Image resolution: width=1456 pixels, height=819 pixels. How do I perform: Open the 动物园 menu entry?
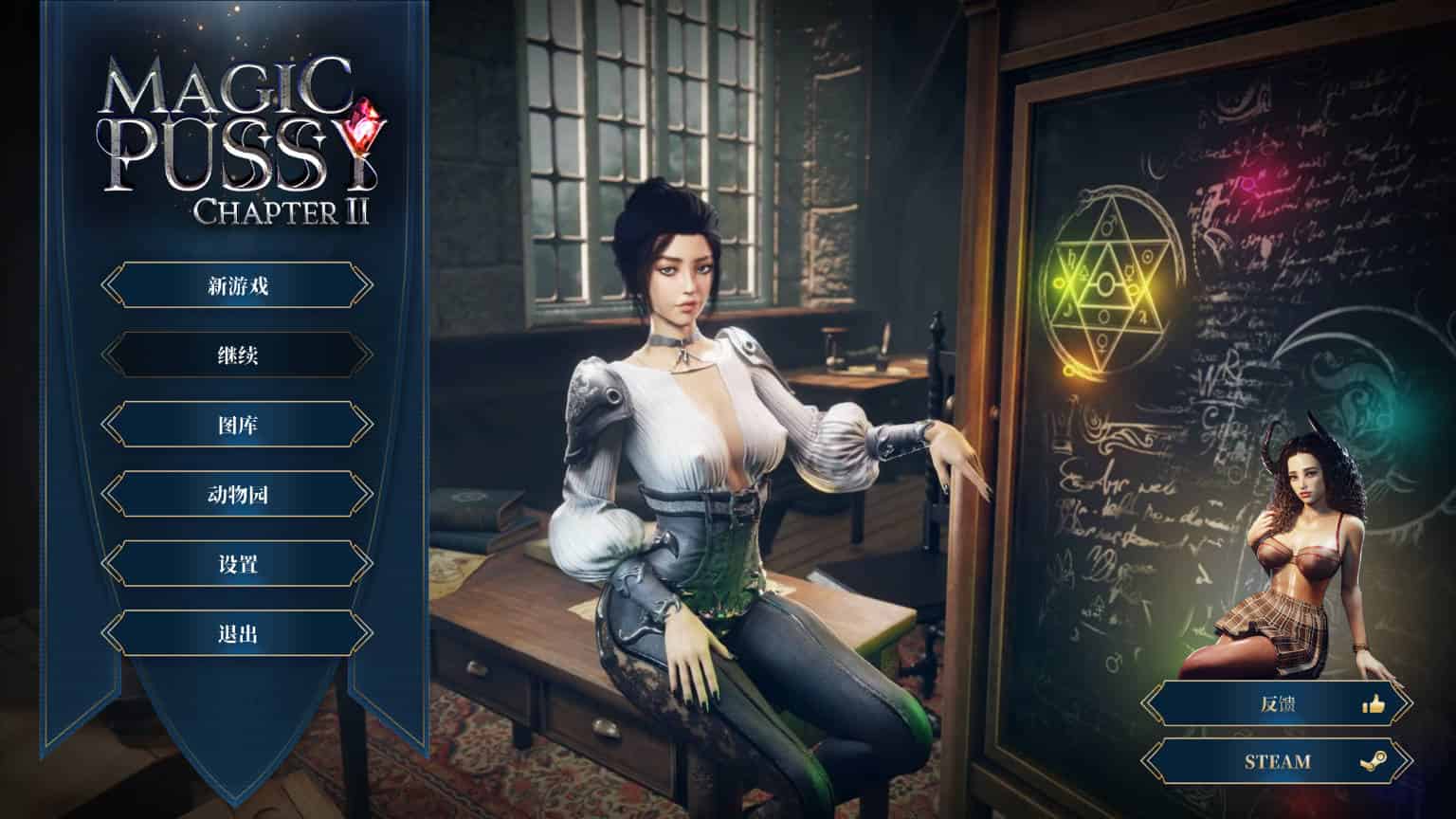pos(237,494)
